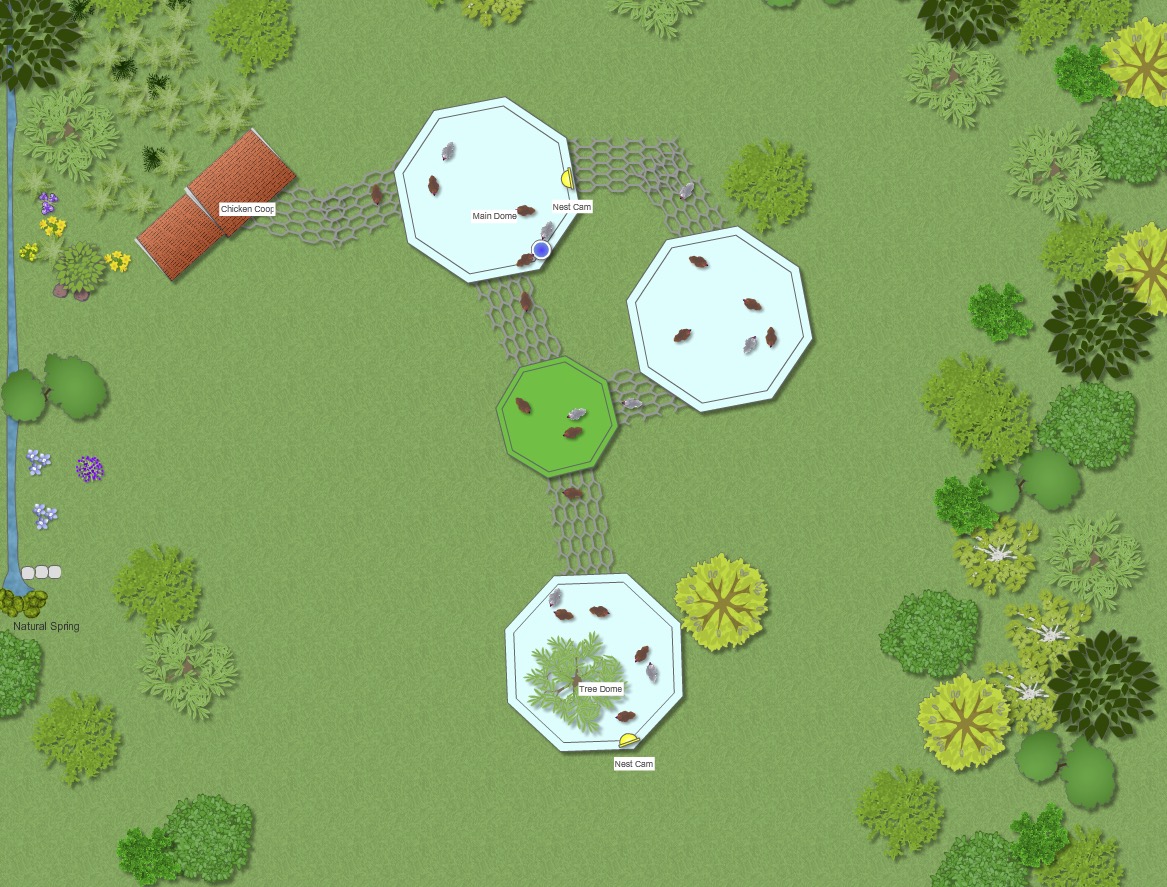Select the Nest Cam label below Tree Dome
The width and height of the screenshot is (1167, 887).
pyautogui.click(x=634, y=764)
